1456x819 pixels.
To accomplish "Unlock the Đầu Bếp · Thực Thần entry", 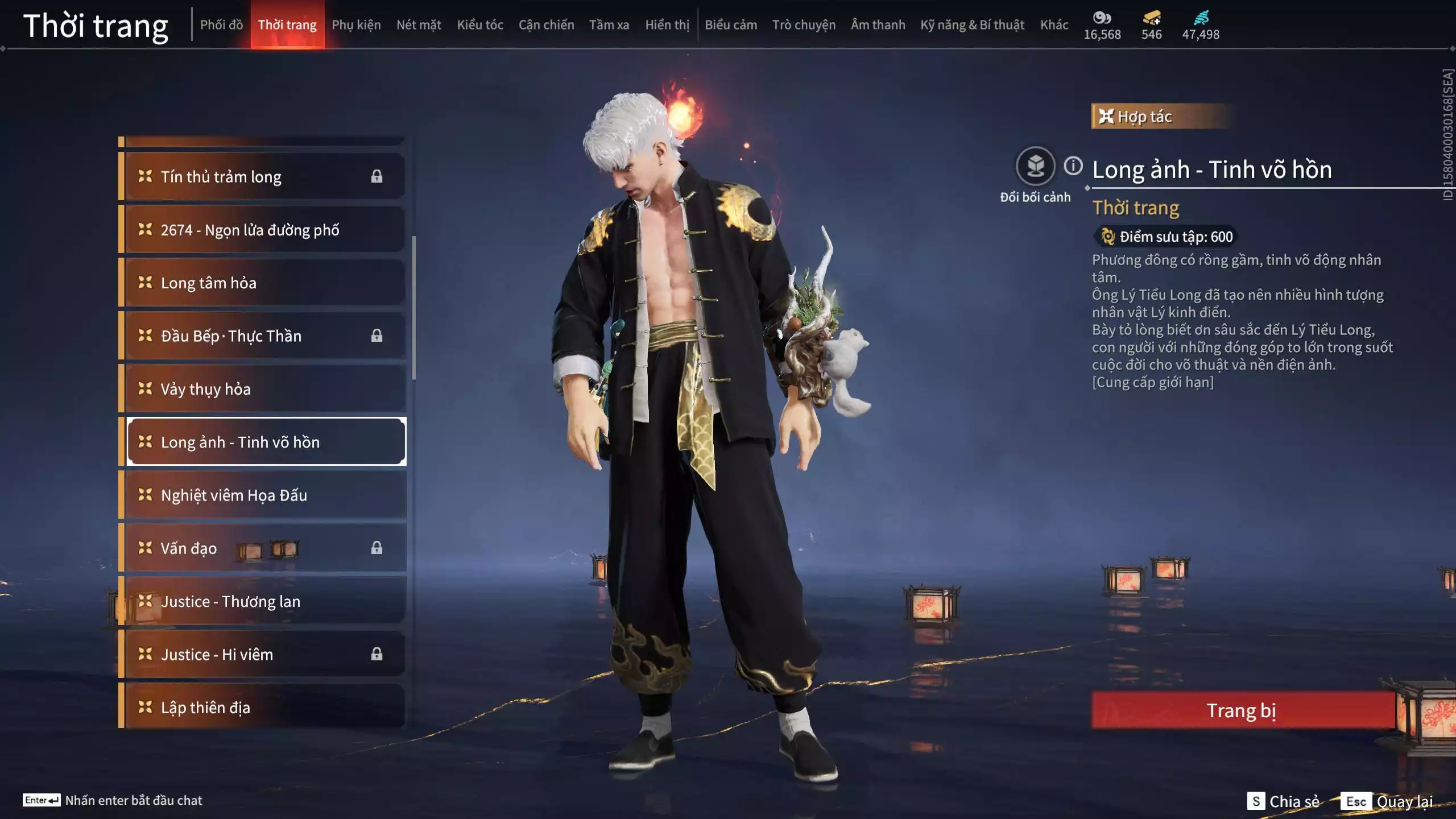I will pos(378,336).
